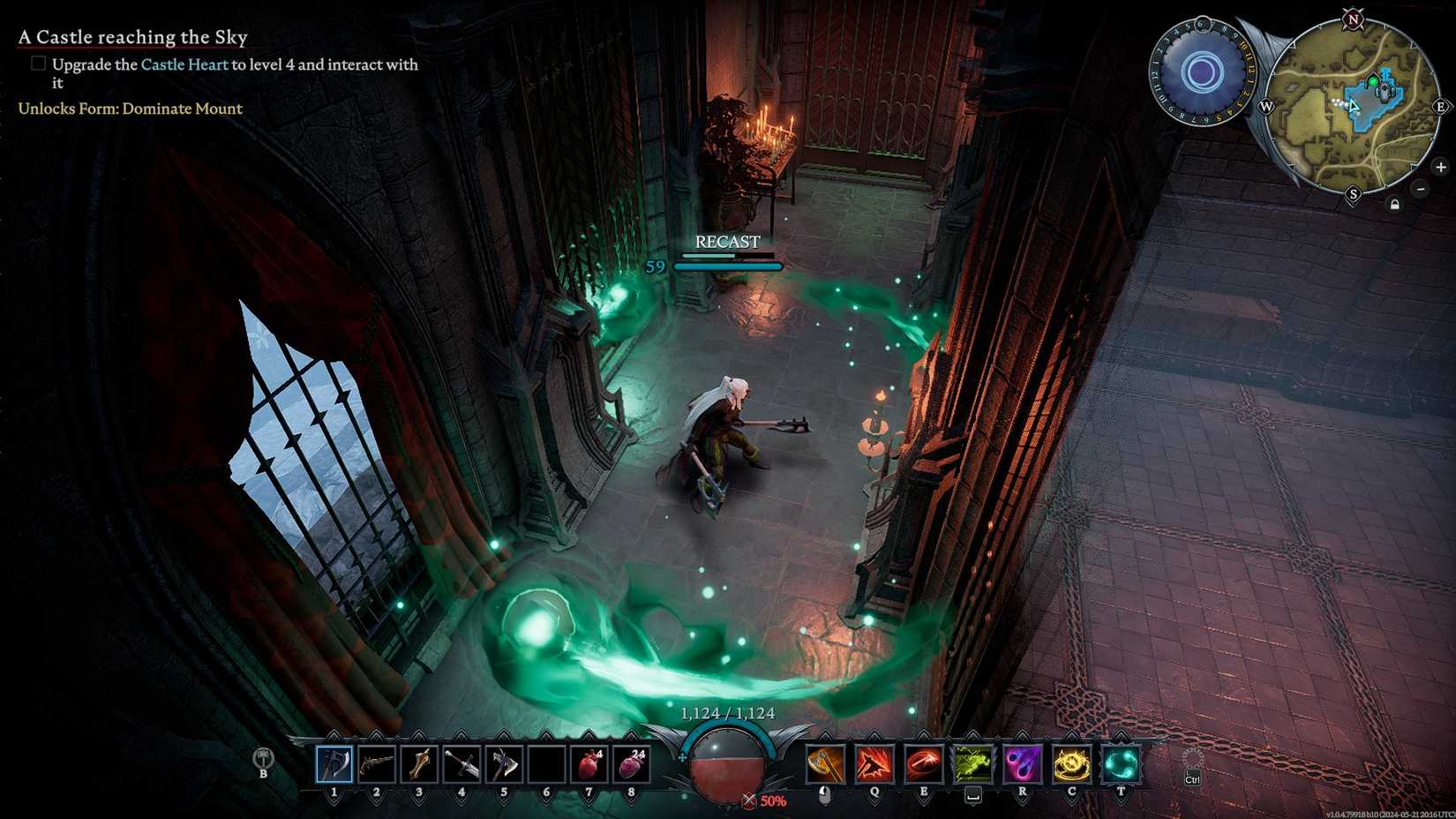Screen dimensions: 1456x819
Task: Check the Upgrade the Castle Heart quest checkbox
Action: 39,63
